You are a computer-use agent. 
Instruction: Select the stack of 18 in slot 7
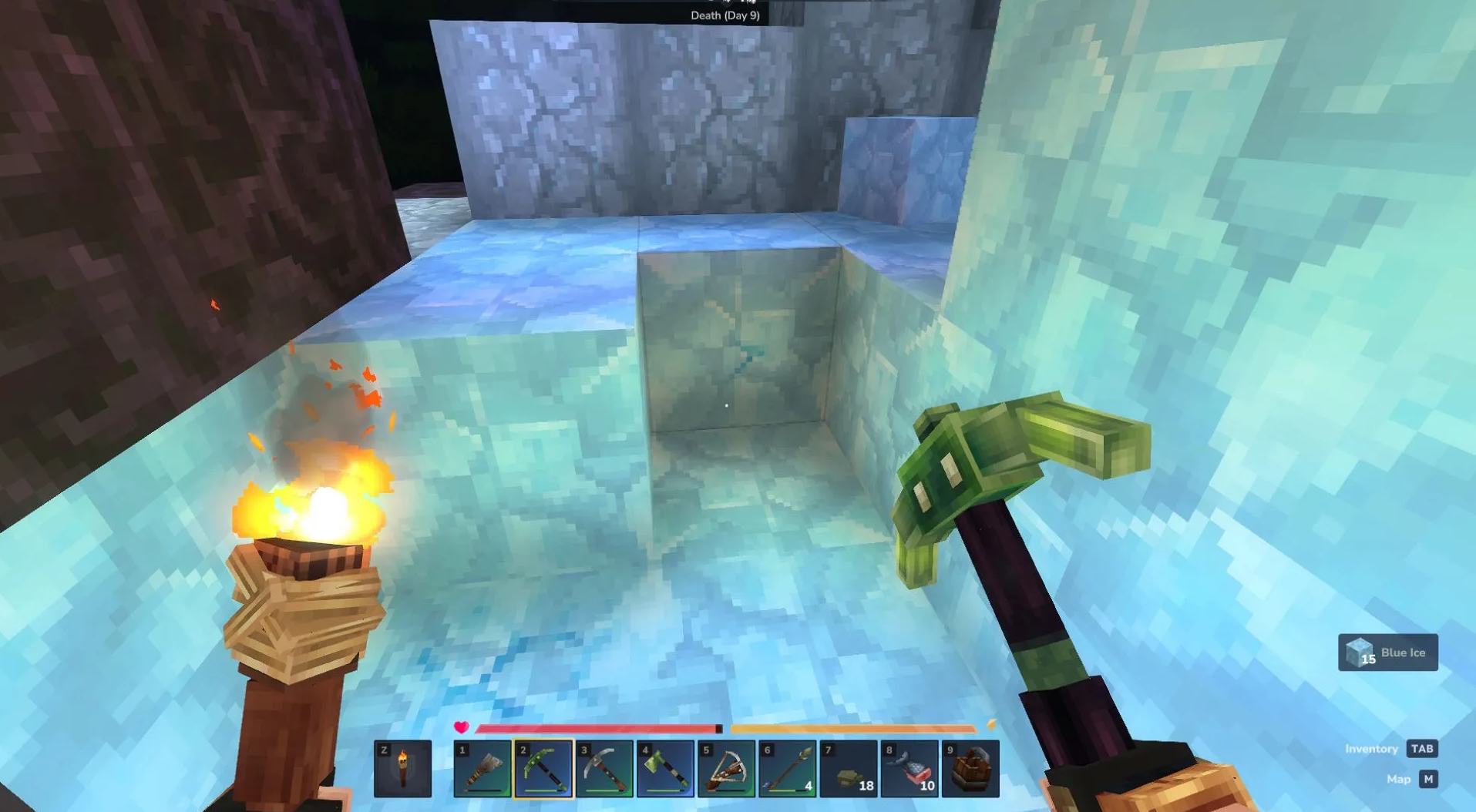pyautogui.click(x=848, y=768)
